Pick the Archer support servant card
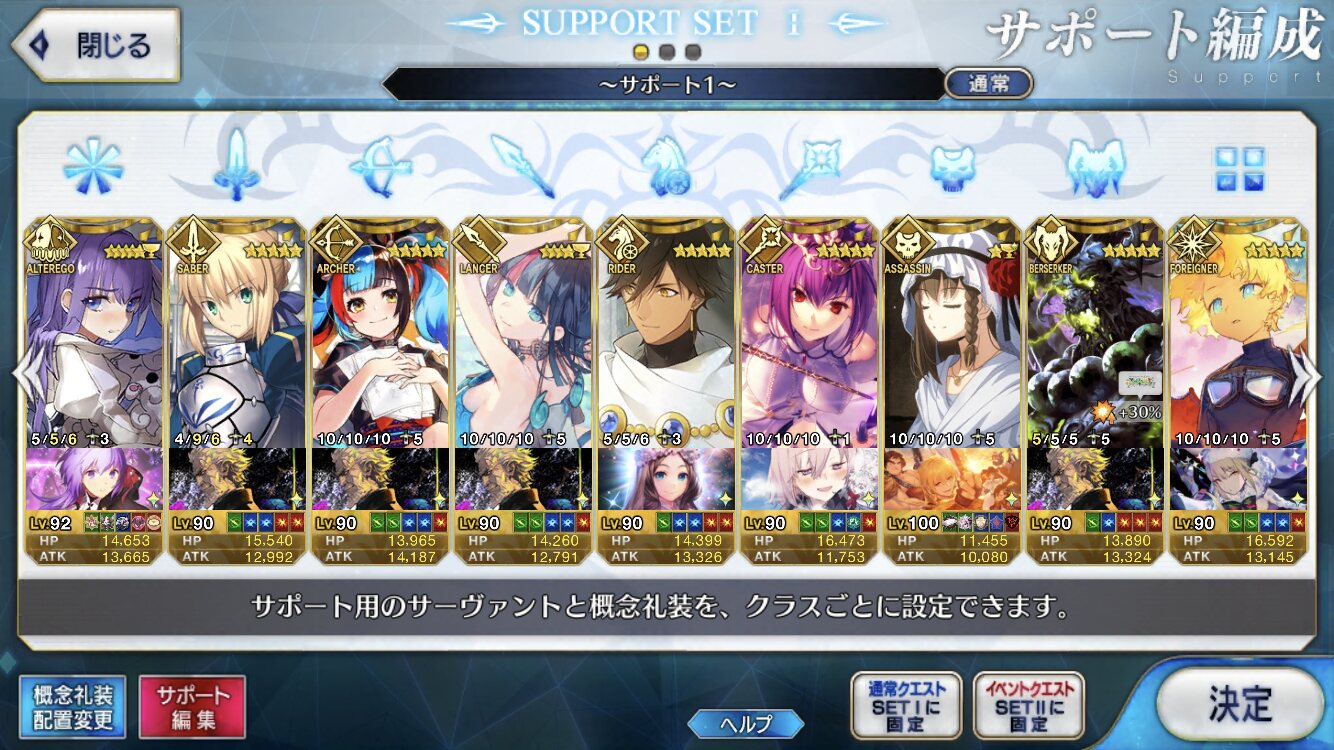Screen dimensions: 1334x750 click(379, 340)
